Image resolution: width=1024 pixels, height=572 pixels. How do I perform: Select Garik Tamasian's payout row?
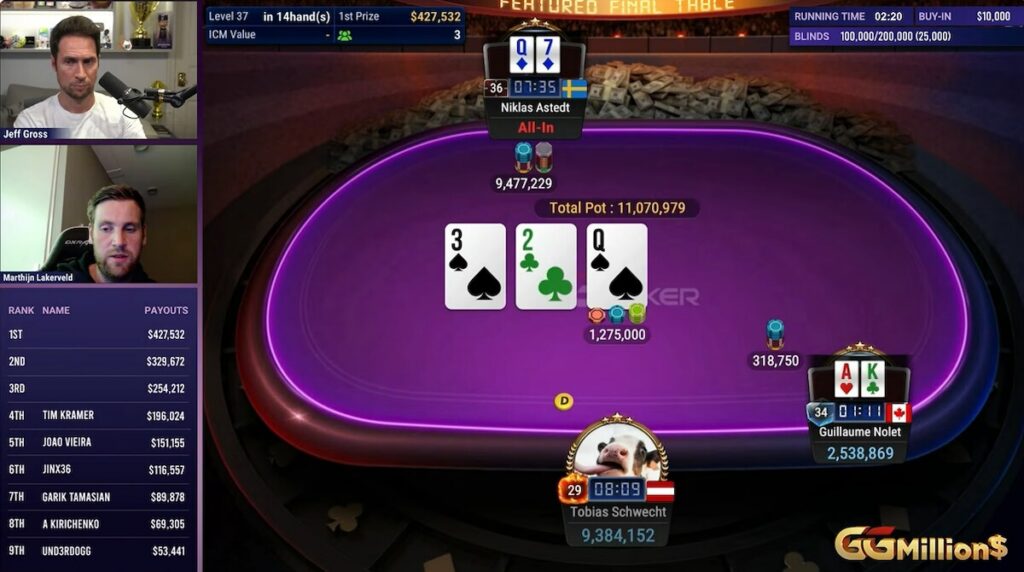(98, 496)
